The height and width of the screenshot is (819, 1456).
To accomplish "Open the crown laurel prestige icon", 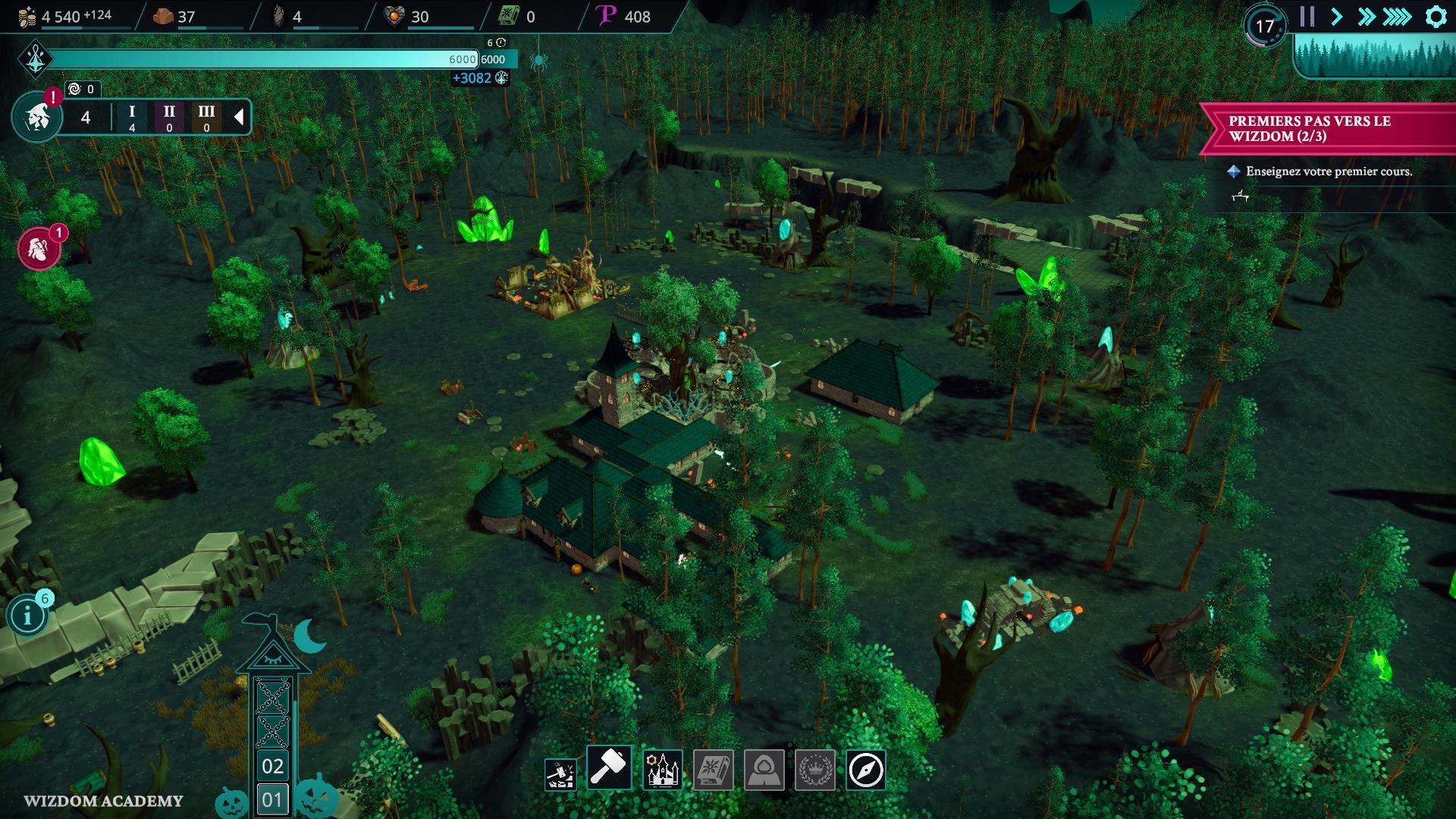I will coord(815,770).
